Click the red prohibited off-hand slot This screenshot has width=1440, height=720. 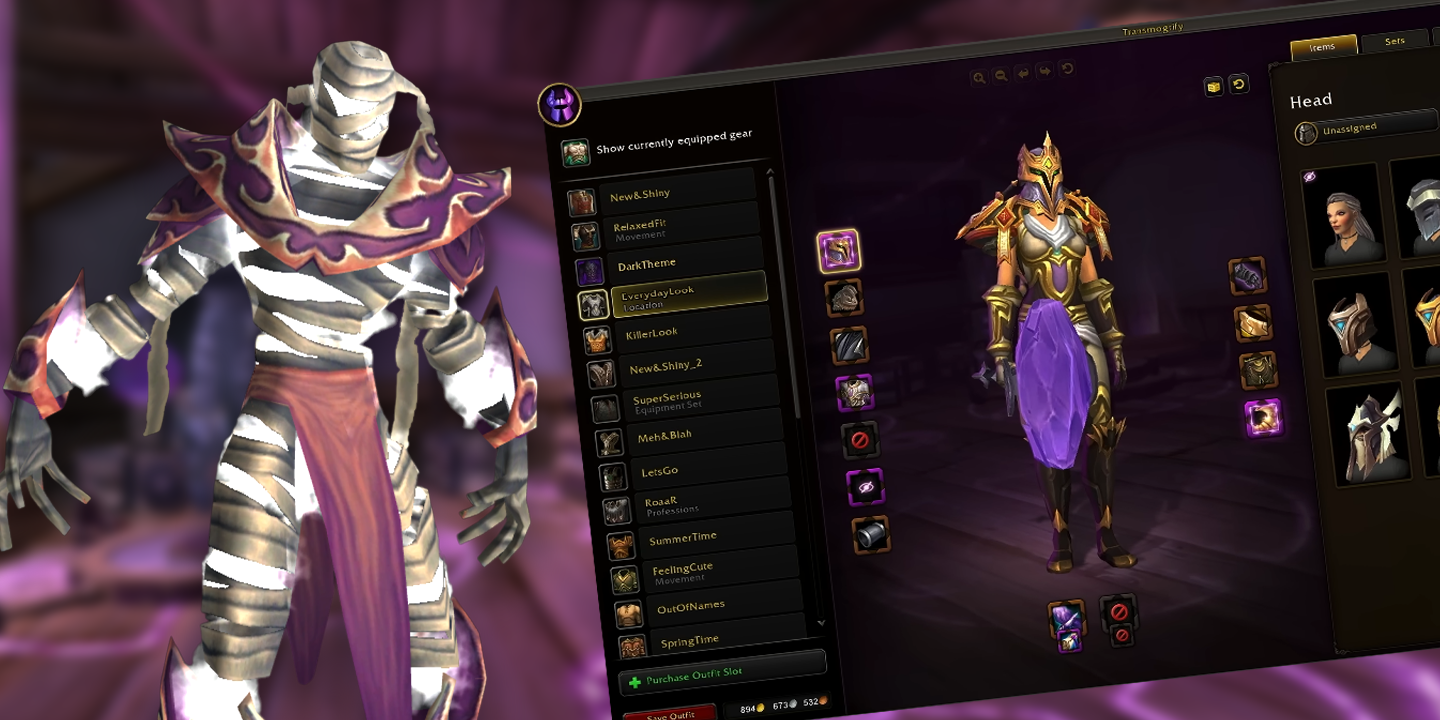point(1118,610)
